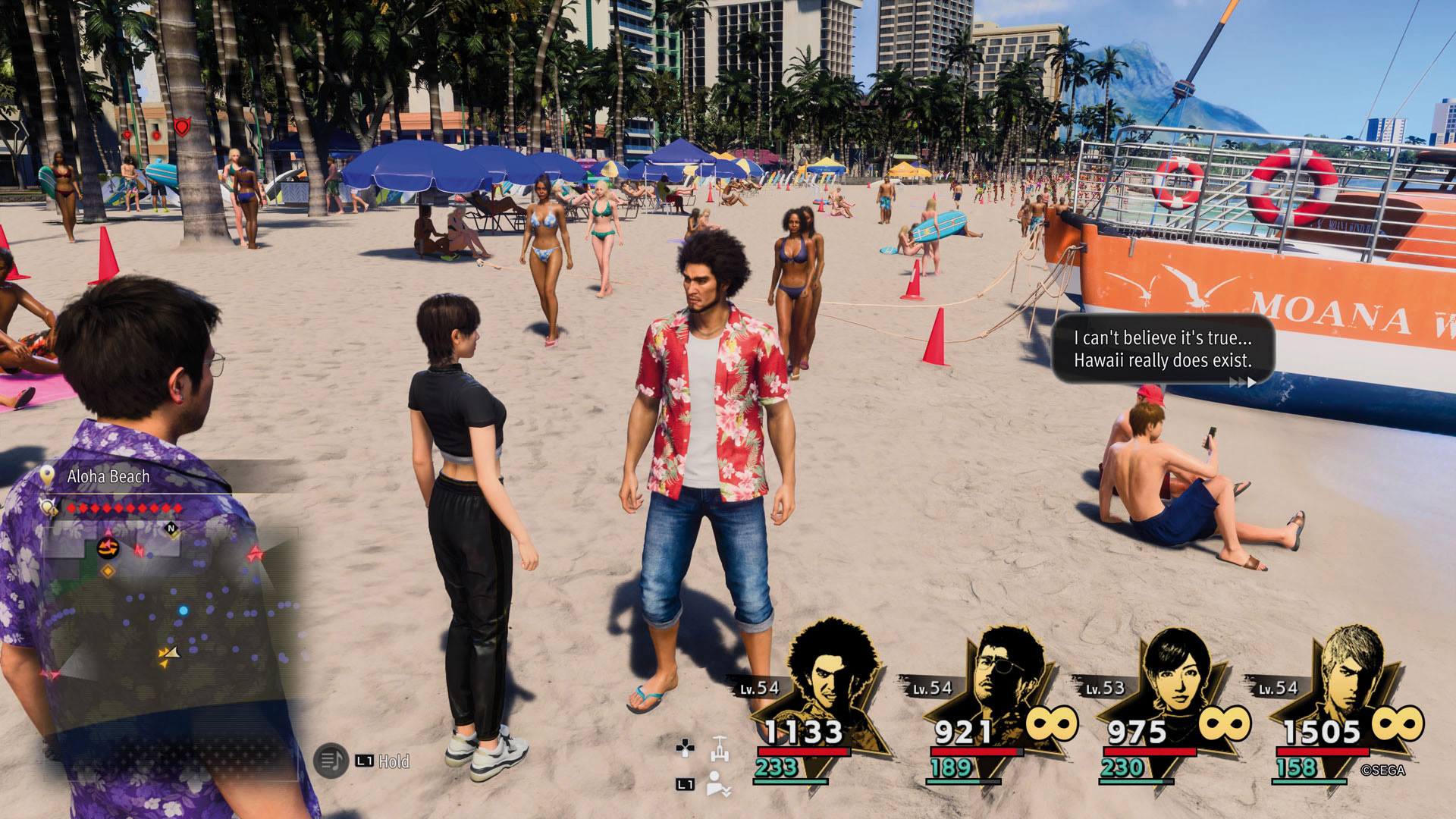Click the player arrow cursor on the minimap
This screenshot has height=819, width=1456.
(x=171, y=652)
